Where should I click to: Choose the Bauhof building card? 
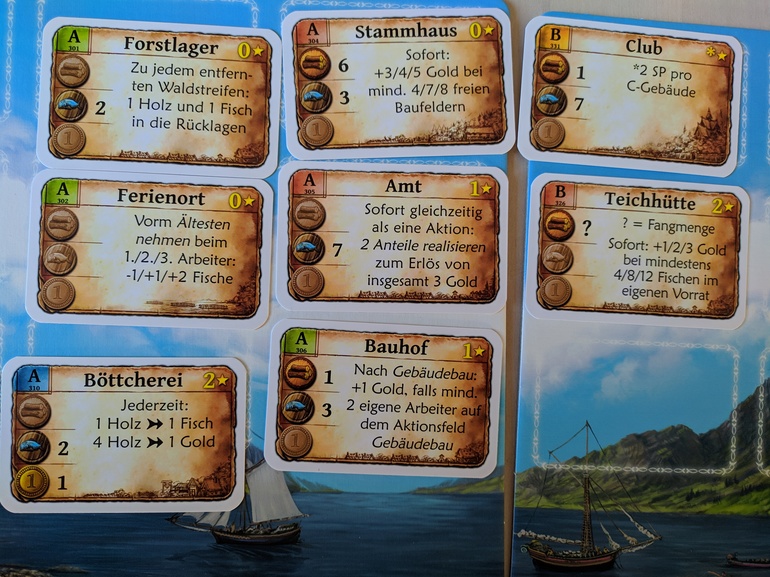[384, 399]
